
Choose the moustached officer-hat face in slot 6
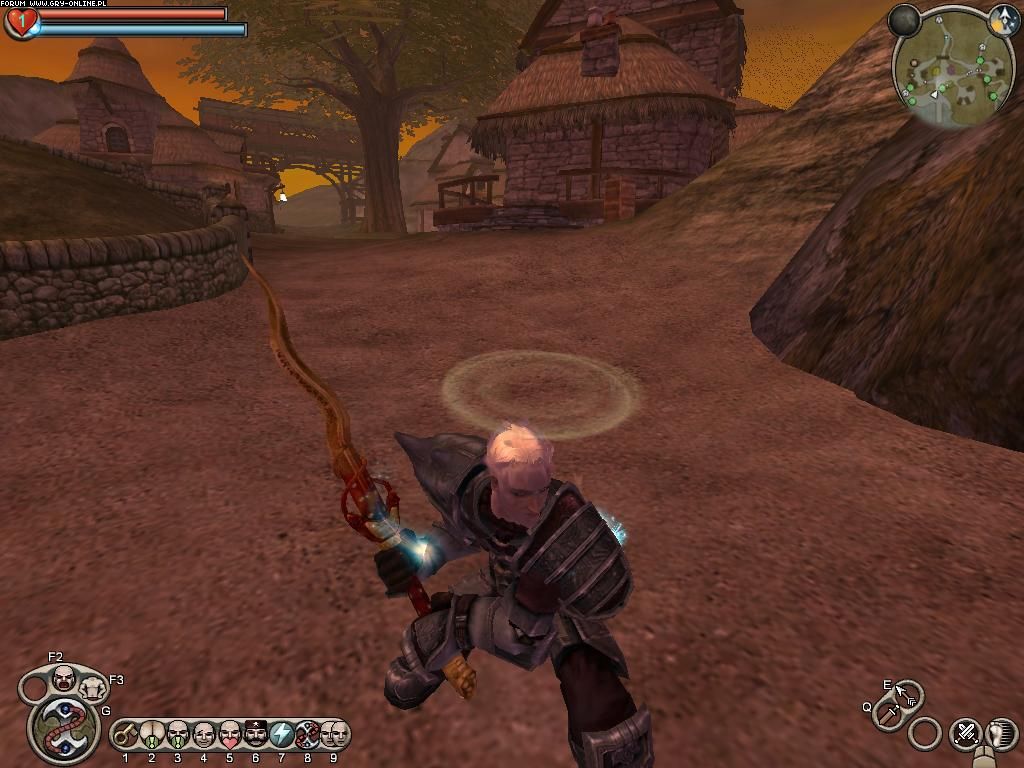click(255, 735)
